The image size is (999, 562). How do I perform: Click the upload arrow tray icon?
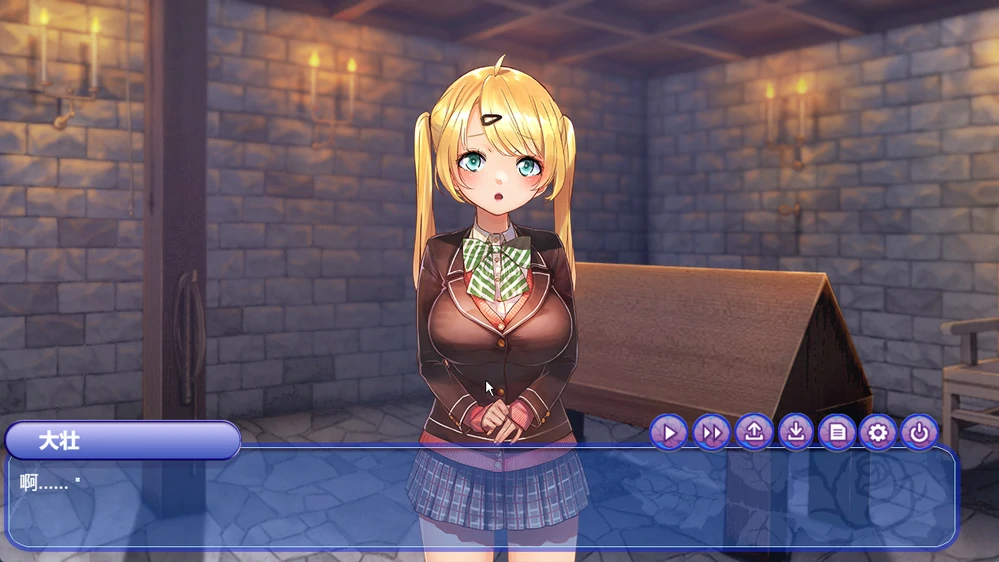tap(754, 433)
